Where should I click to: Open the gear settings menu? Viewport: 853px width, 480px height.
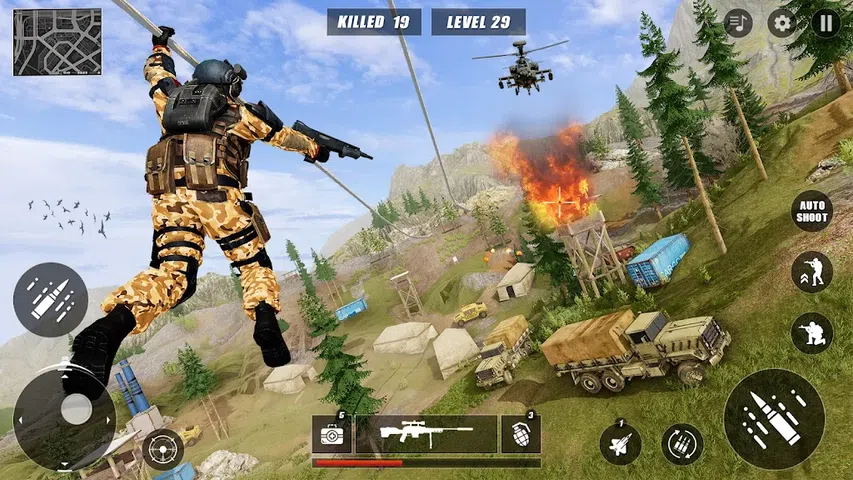(782, 22)
